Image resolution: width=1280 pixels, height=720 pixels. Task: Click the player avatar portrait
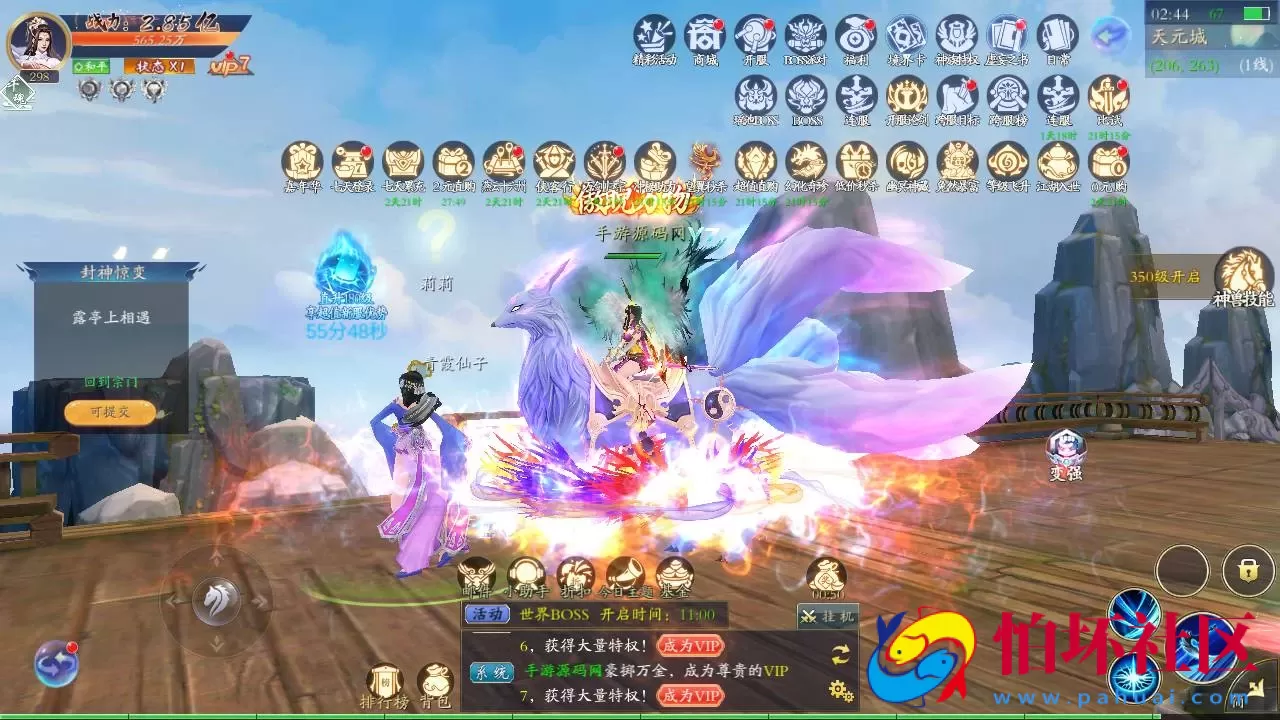click(38, 42)
